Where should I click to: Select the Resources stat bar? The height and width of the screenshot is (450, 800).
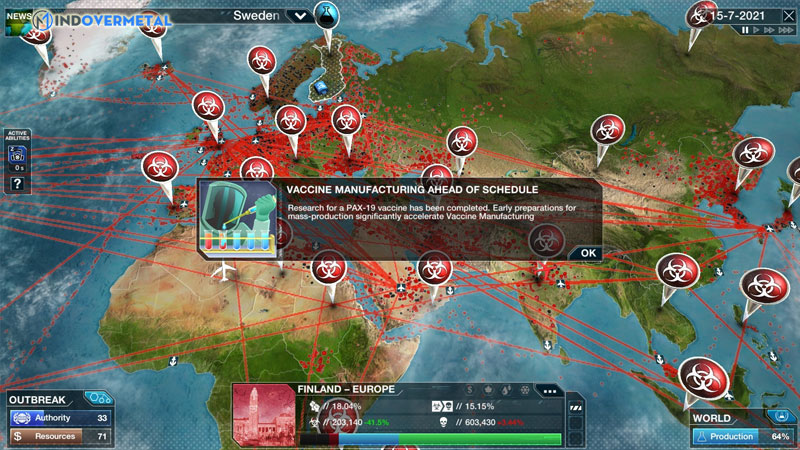click(60, 437)
